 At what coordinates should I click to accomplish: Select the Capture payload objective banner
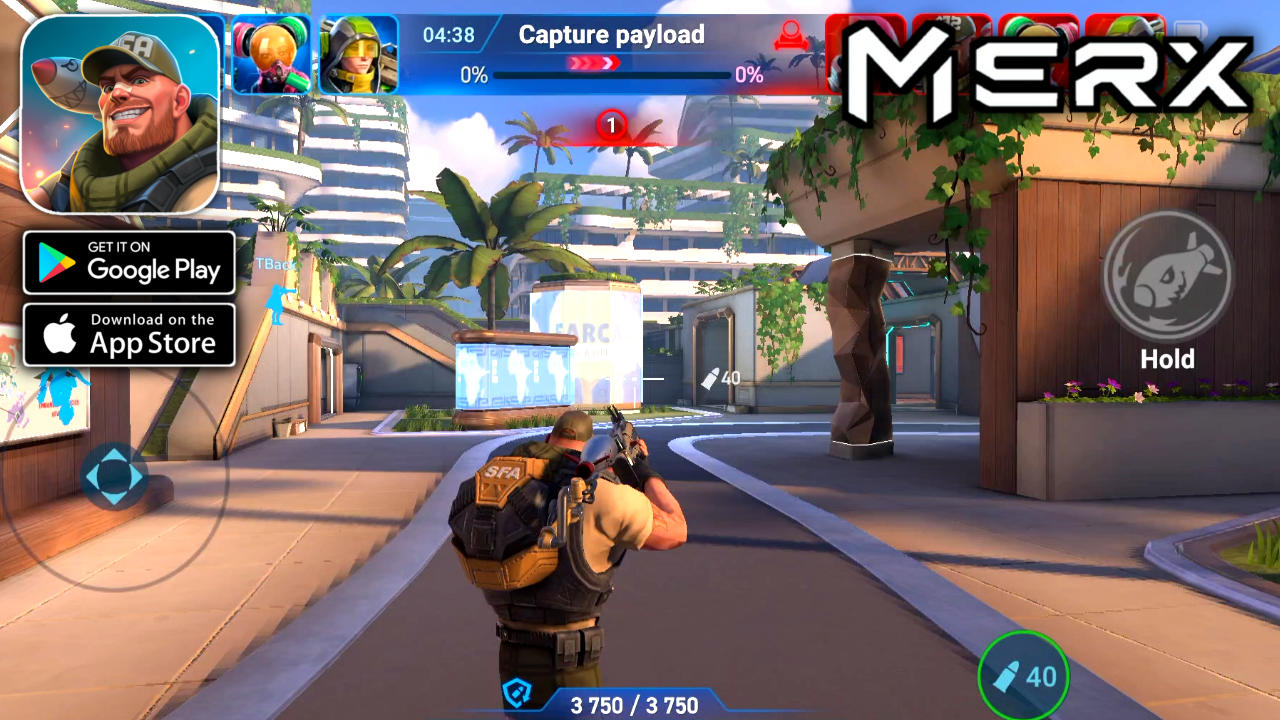[x=612, y=34]
